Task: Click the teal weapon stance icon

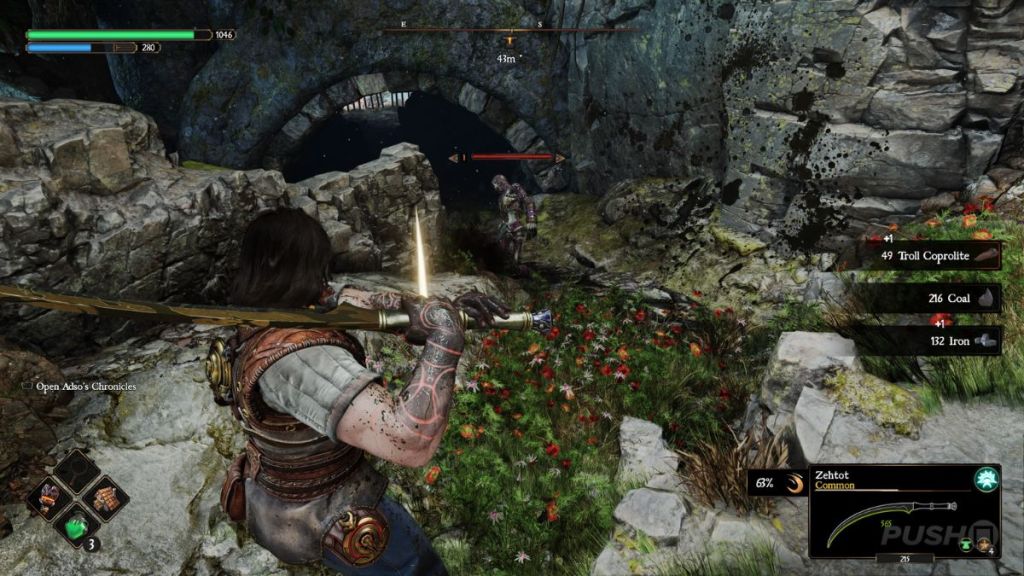Action: [987, 479]
